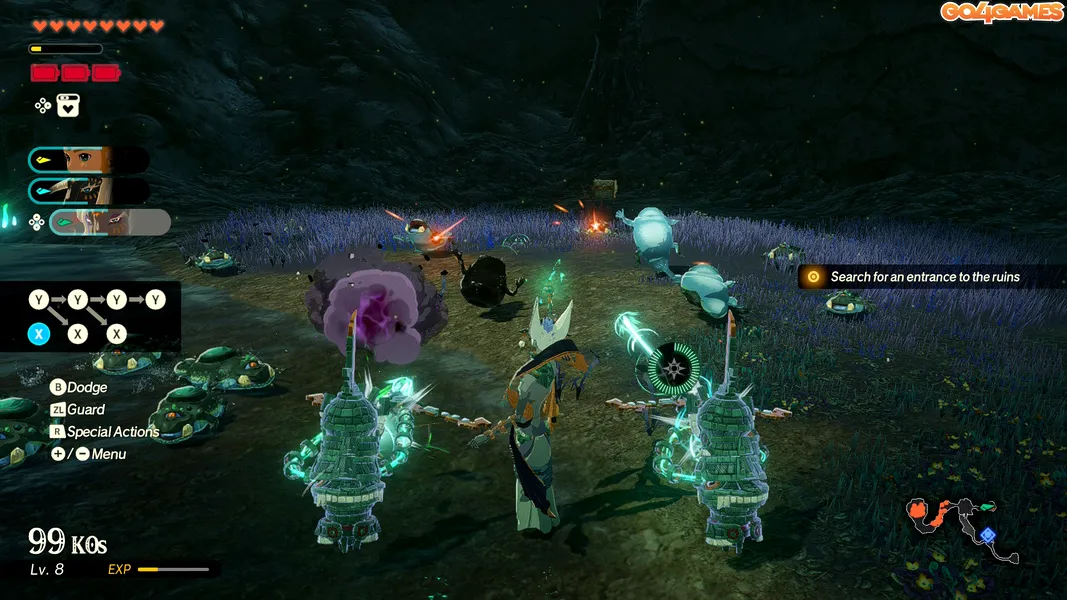Select Zelda's portrait with the yellow marker
Image resolution: width=1067 pixels, height=600 pixels.
click(88, 160)
